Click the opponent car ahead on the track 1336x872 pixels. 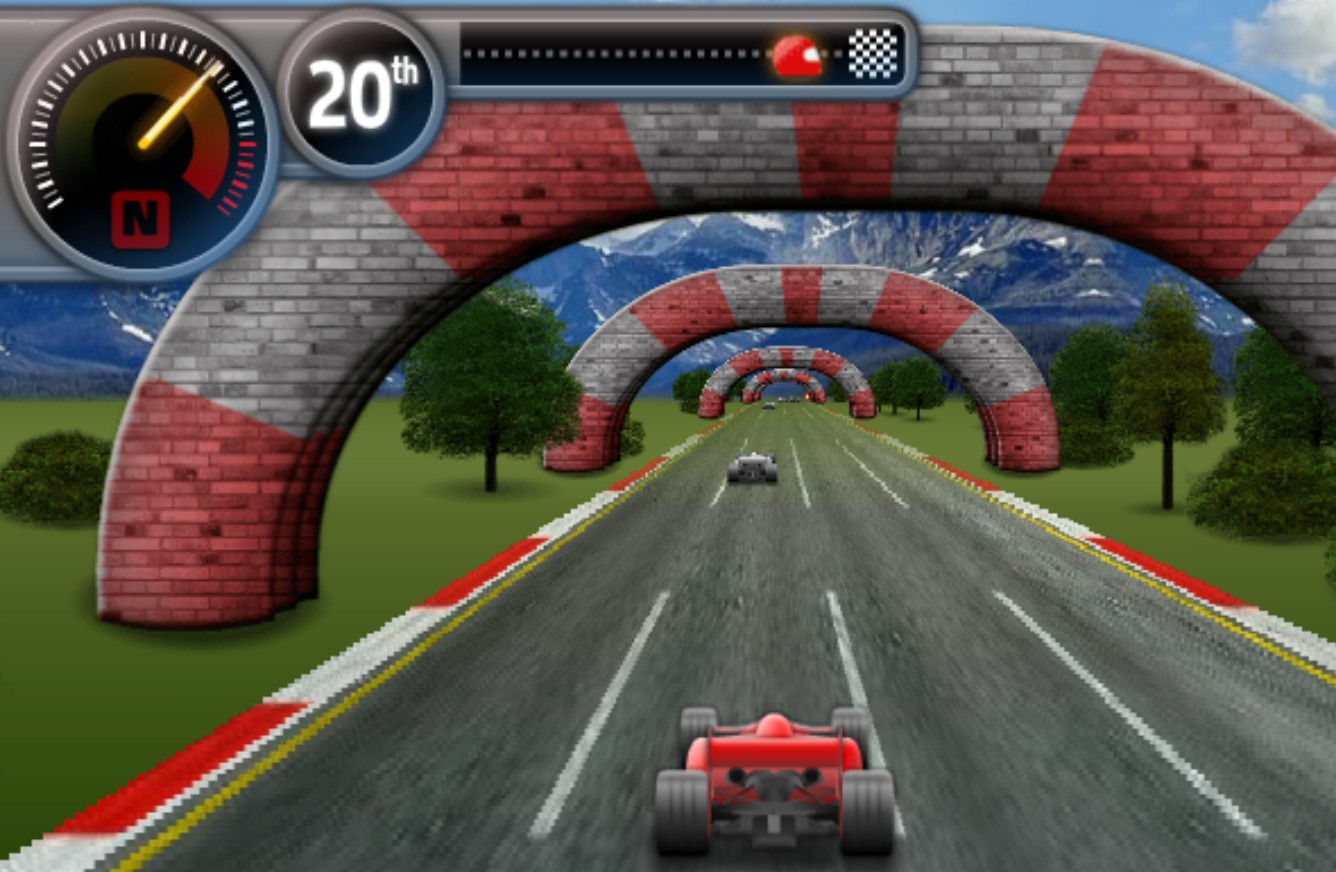[x=750, y=468]
